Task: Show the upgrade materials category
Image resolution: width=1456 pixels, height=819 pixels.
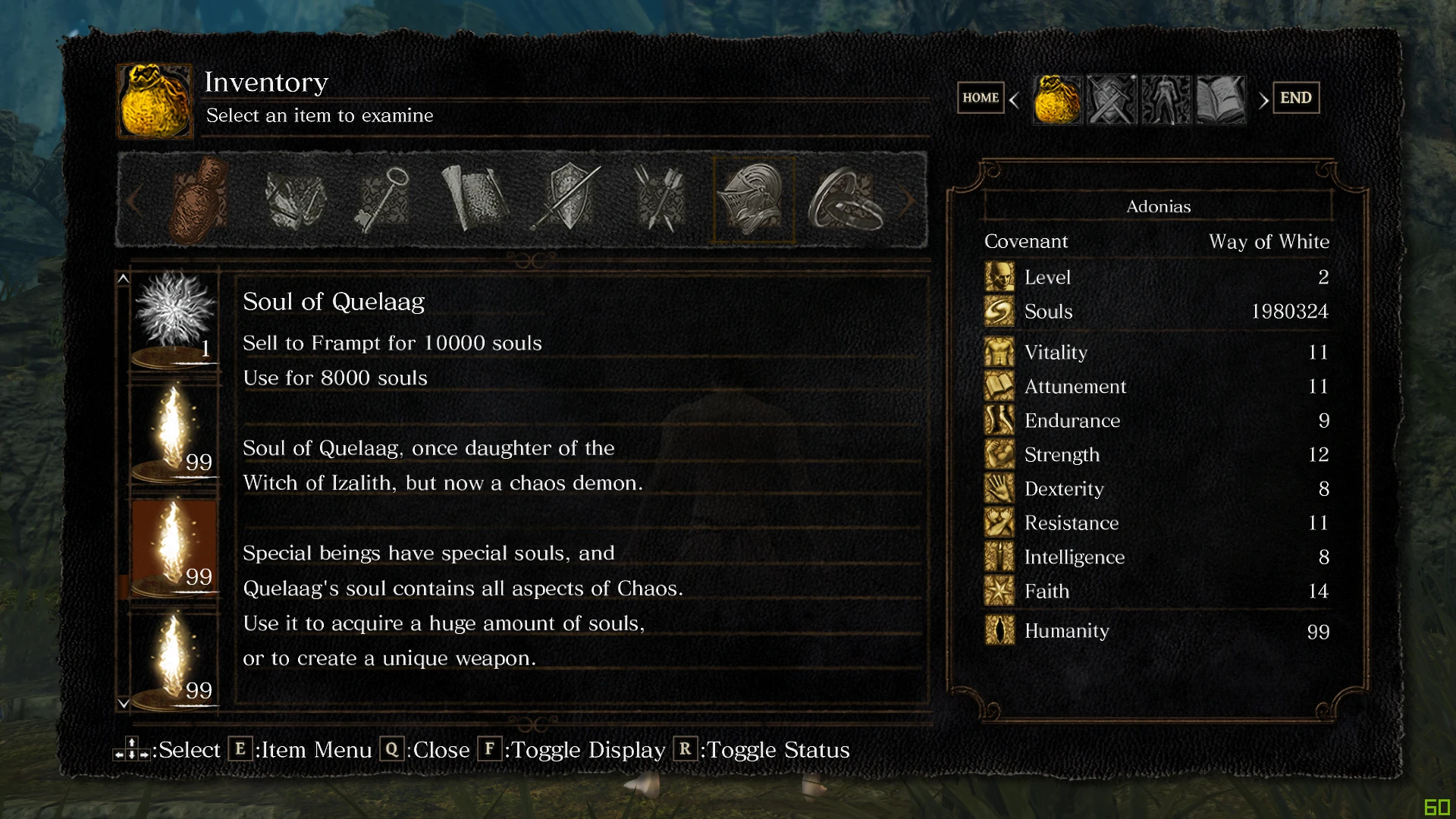Action: point(294,200)
